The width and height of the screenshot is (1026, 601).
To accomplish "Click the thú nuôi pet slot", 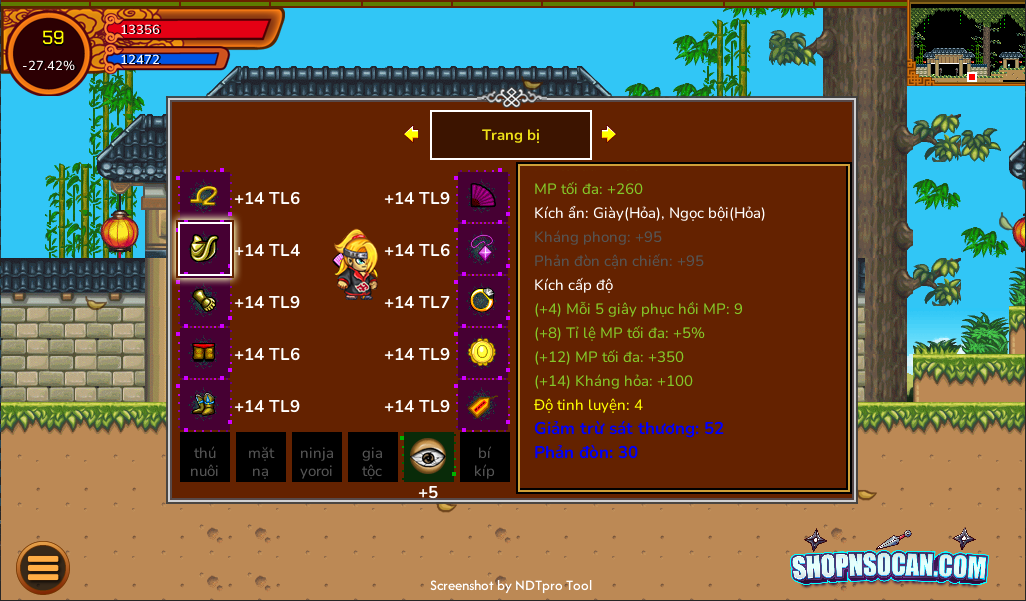I will coord(205,457).
